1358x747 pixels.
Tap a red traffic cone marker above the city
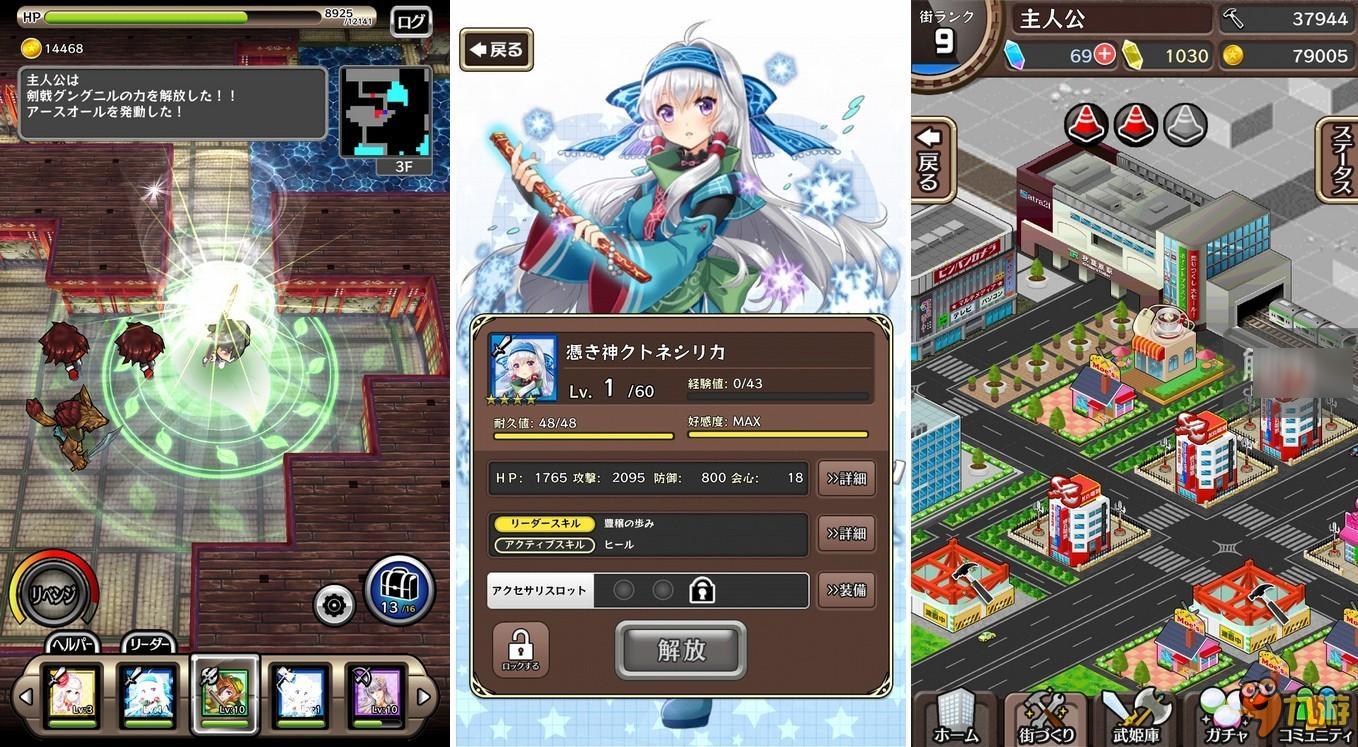tap(1086, 122)
